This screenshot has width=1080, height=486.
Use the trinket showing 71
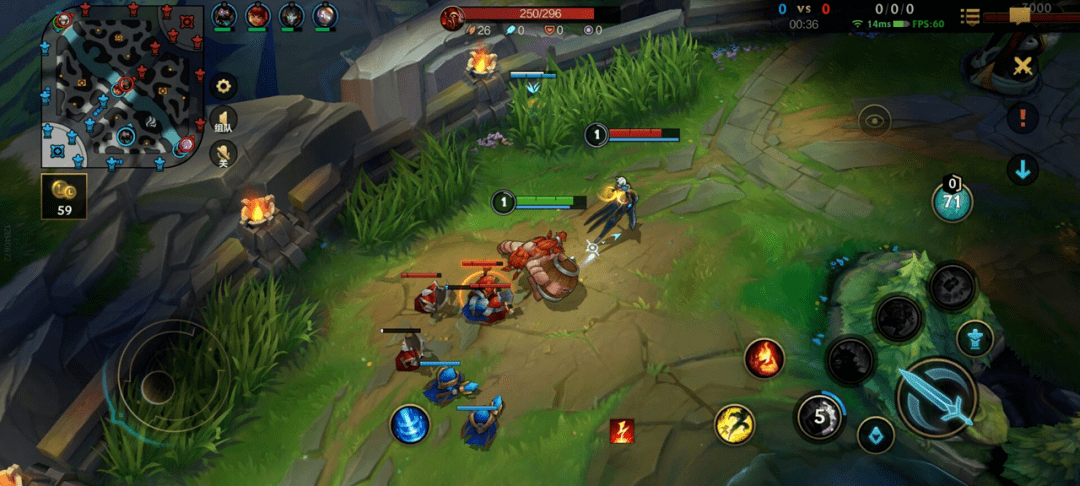(x=952, y=201)
